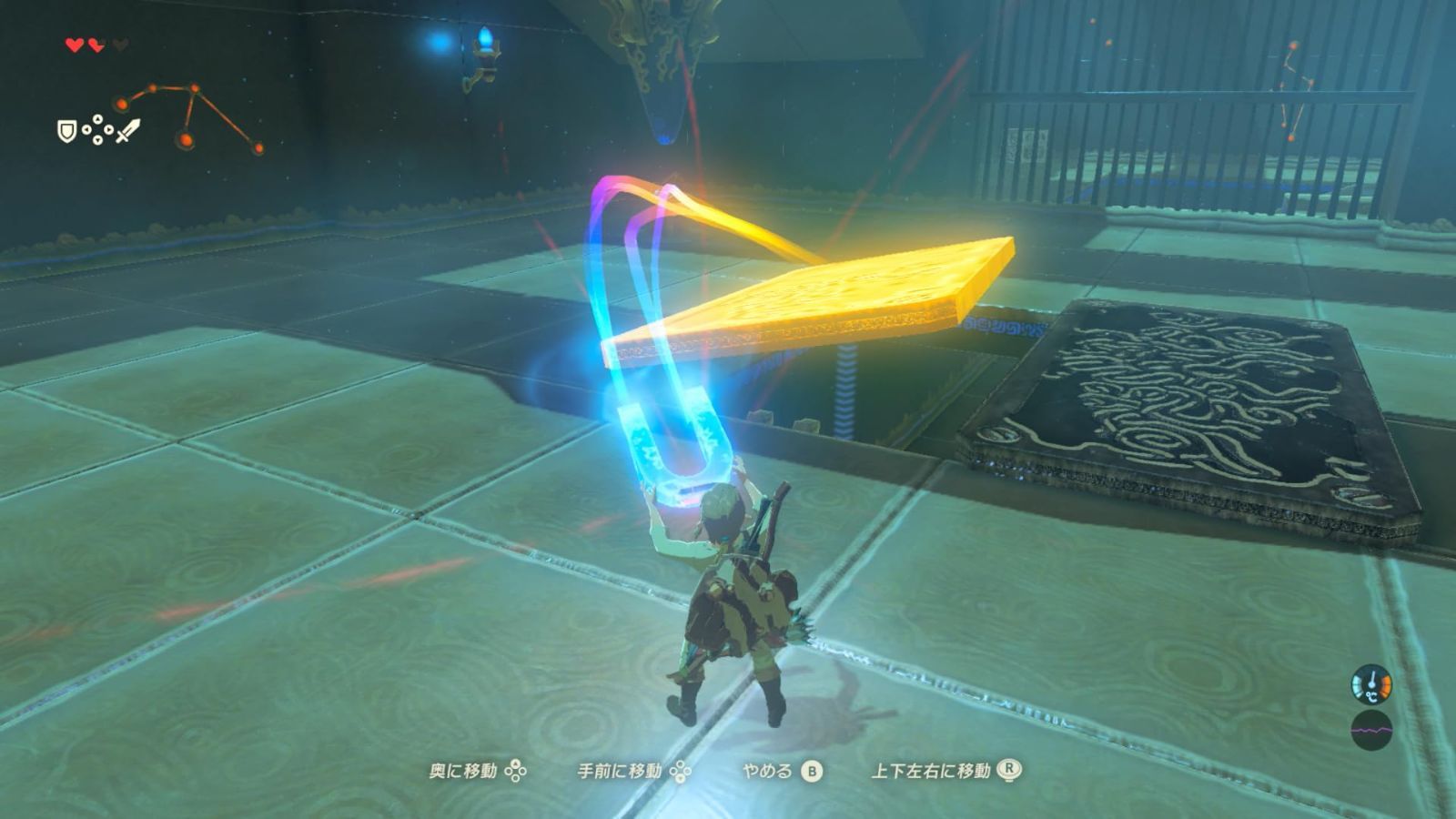This screenshot has width=1456, height=819.
Task: Select the やめる cancel option
Action: [766, 771]
